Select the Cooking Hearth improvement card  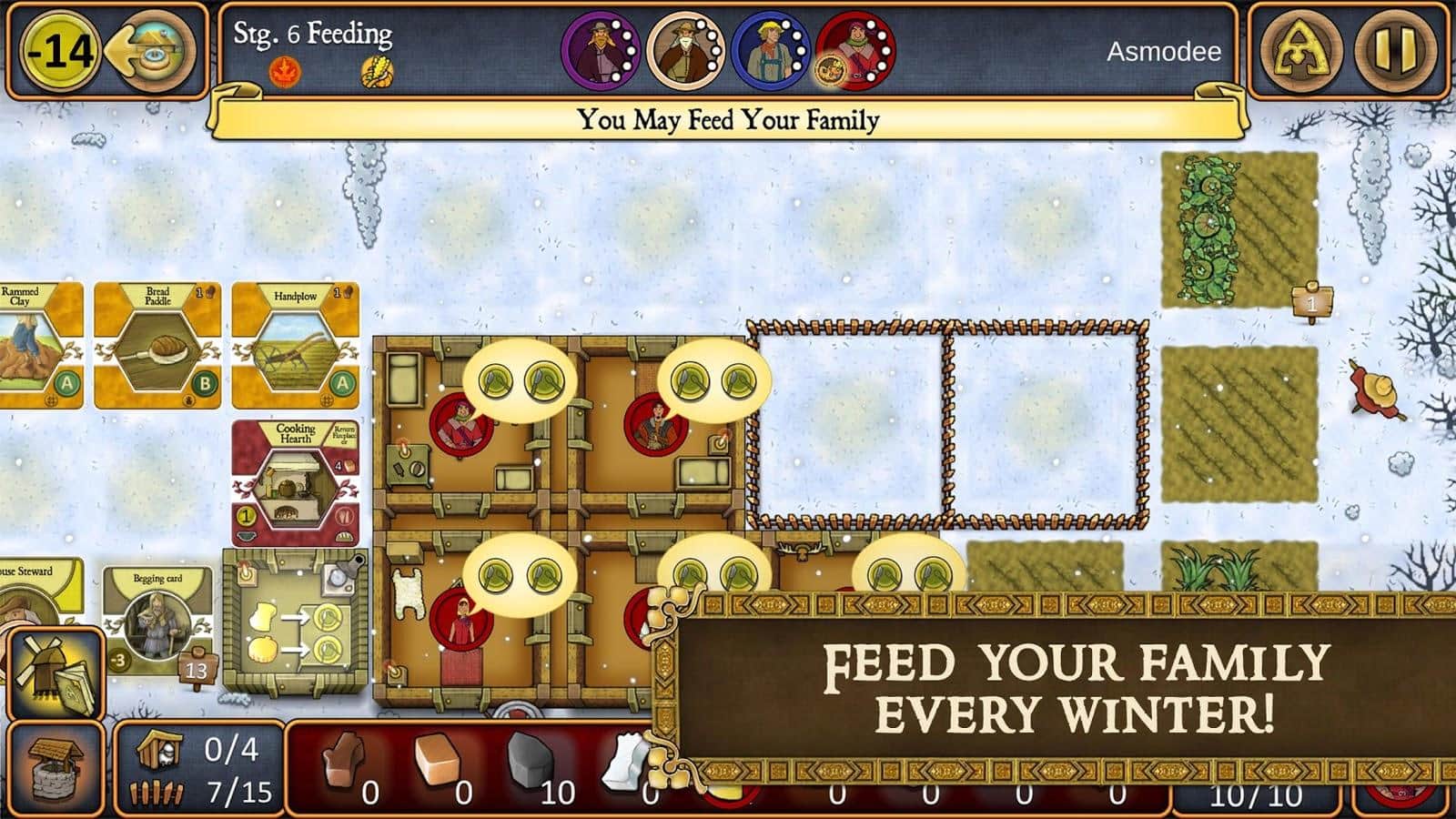point(295,480)
